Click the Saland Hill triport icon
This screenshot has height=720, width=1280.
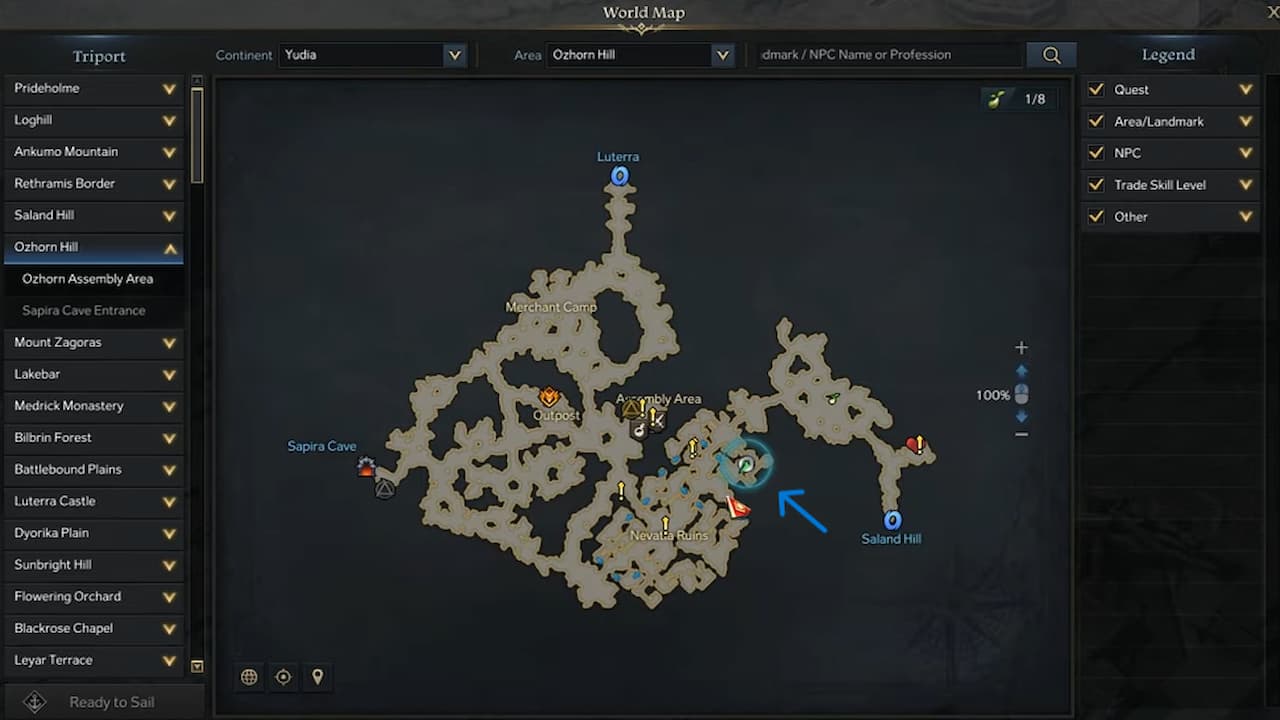(891, 520)
